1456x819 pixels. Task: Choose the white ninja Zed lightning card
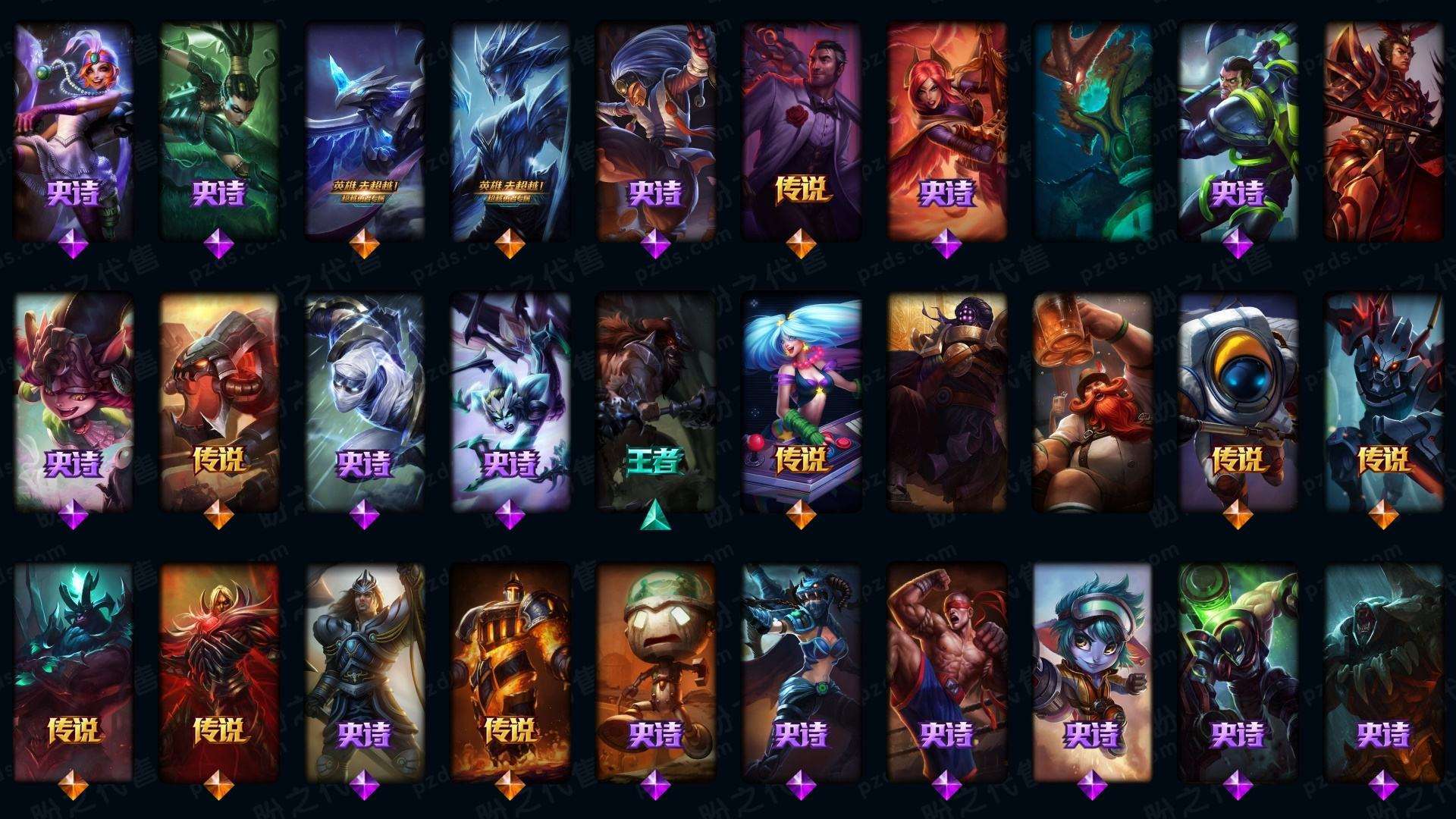point(364,402)
